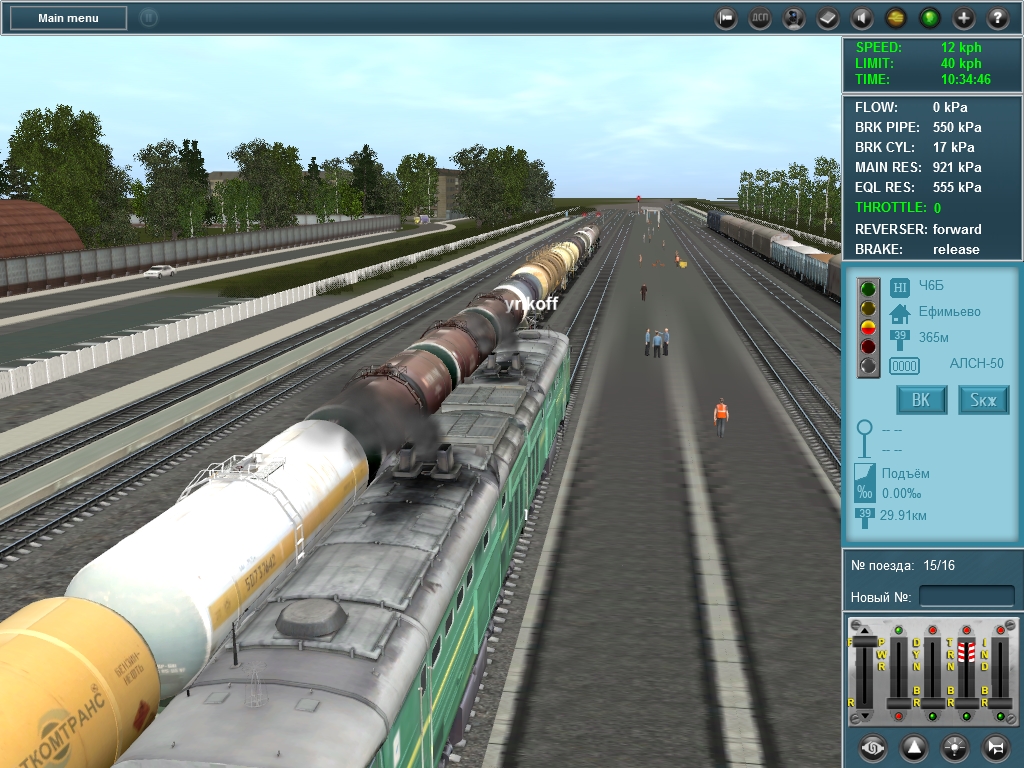Screen dimensions: 1024x768
Task: Click the orange arrows icon
Action: (x=895, y=18)
